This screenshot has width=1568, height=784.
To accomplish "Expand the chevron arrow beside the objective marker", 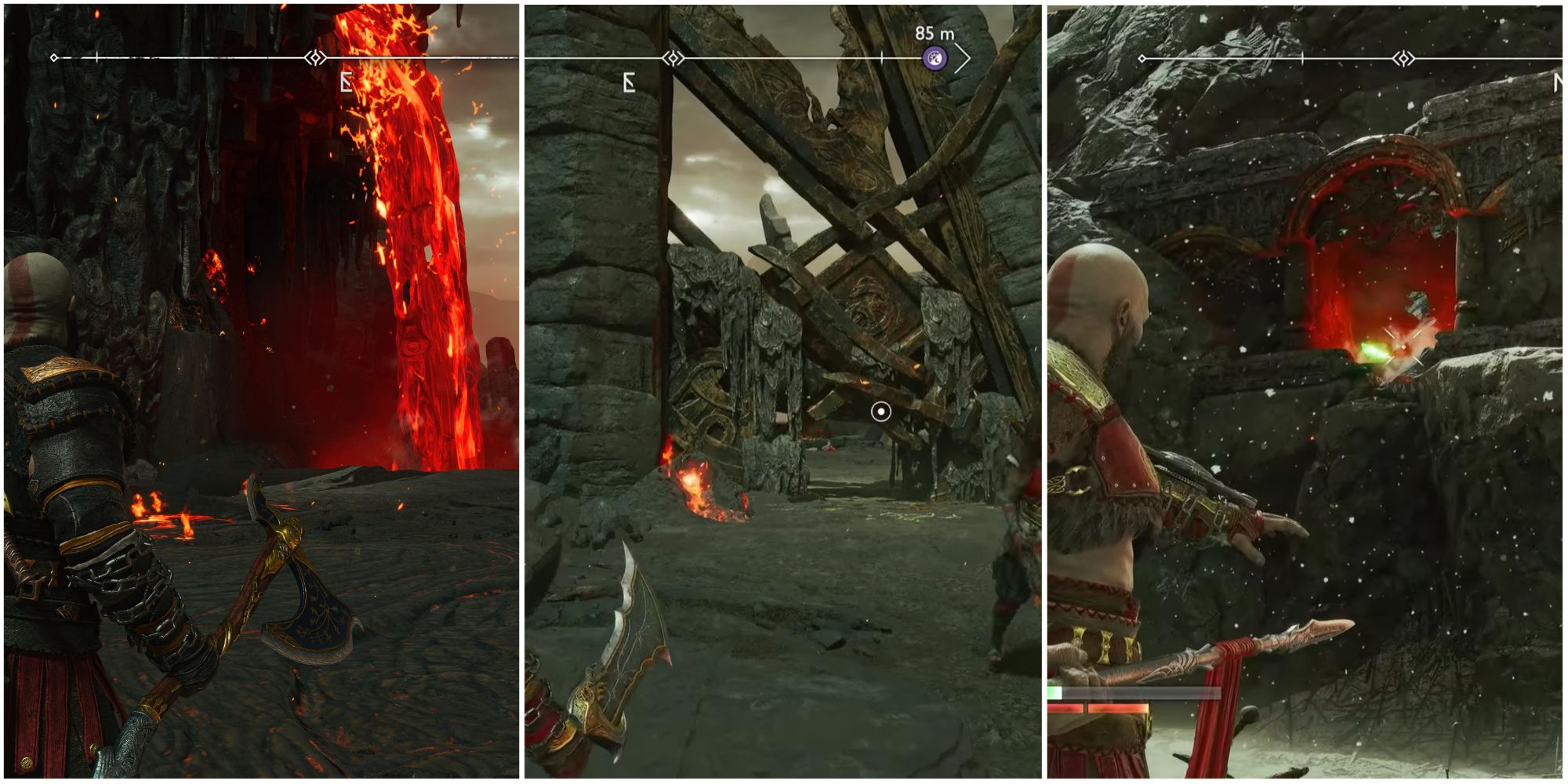I will [x=964, y=57].
